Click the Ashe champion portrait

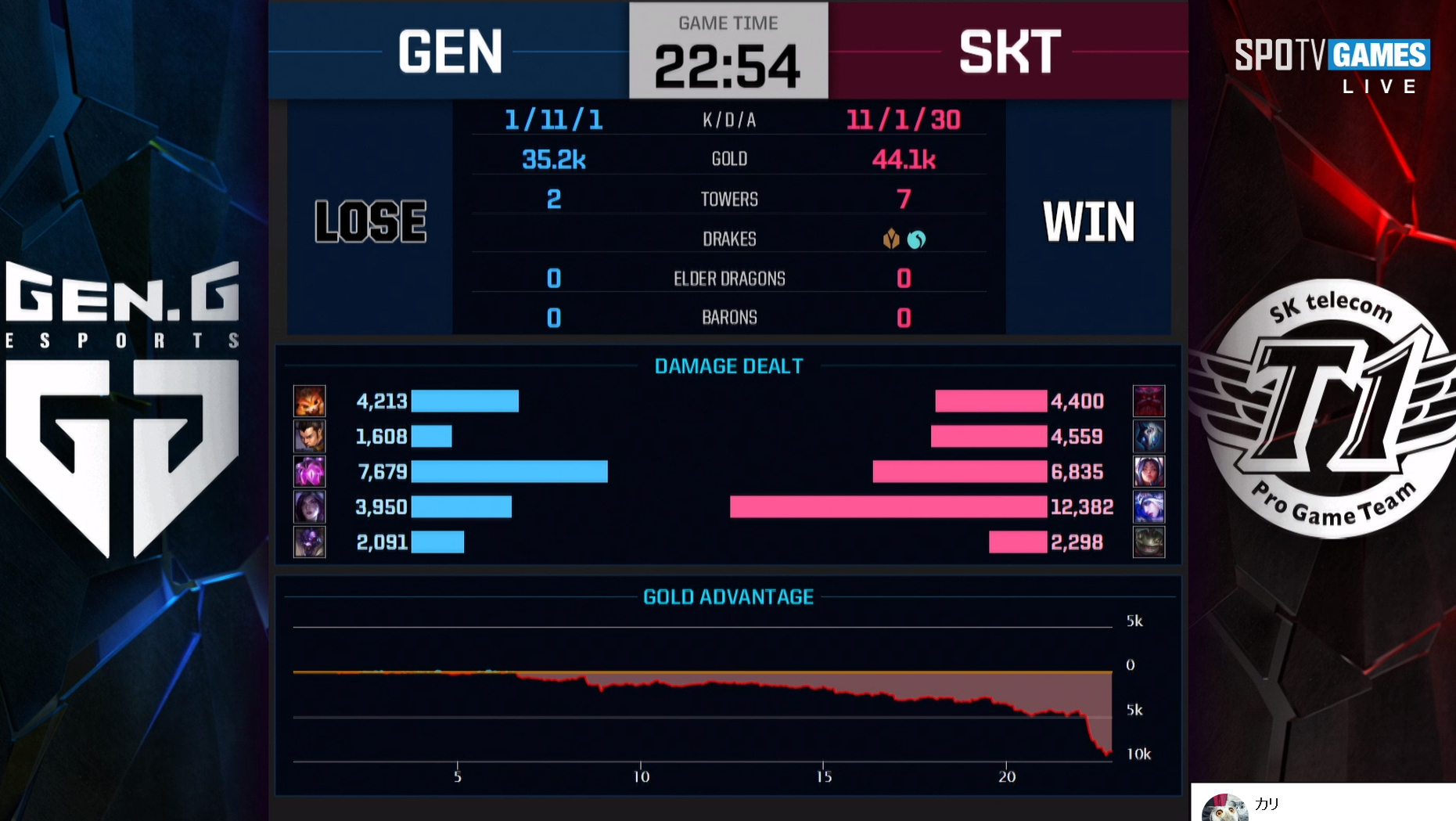1149,506
